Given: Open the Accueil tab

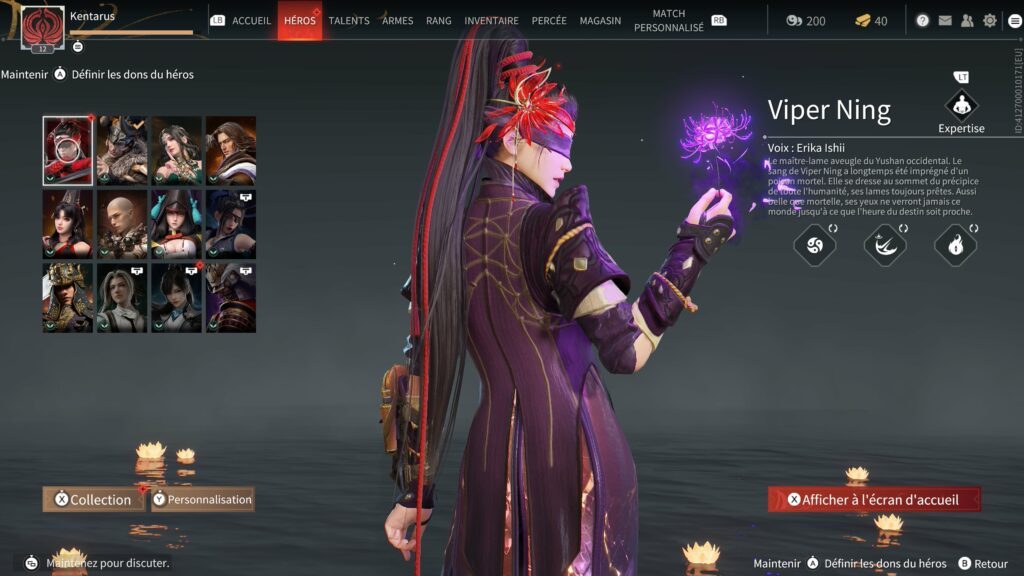Looking at the screenshot, I should click(251, 21).
